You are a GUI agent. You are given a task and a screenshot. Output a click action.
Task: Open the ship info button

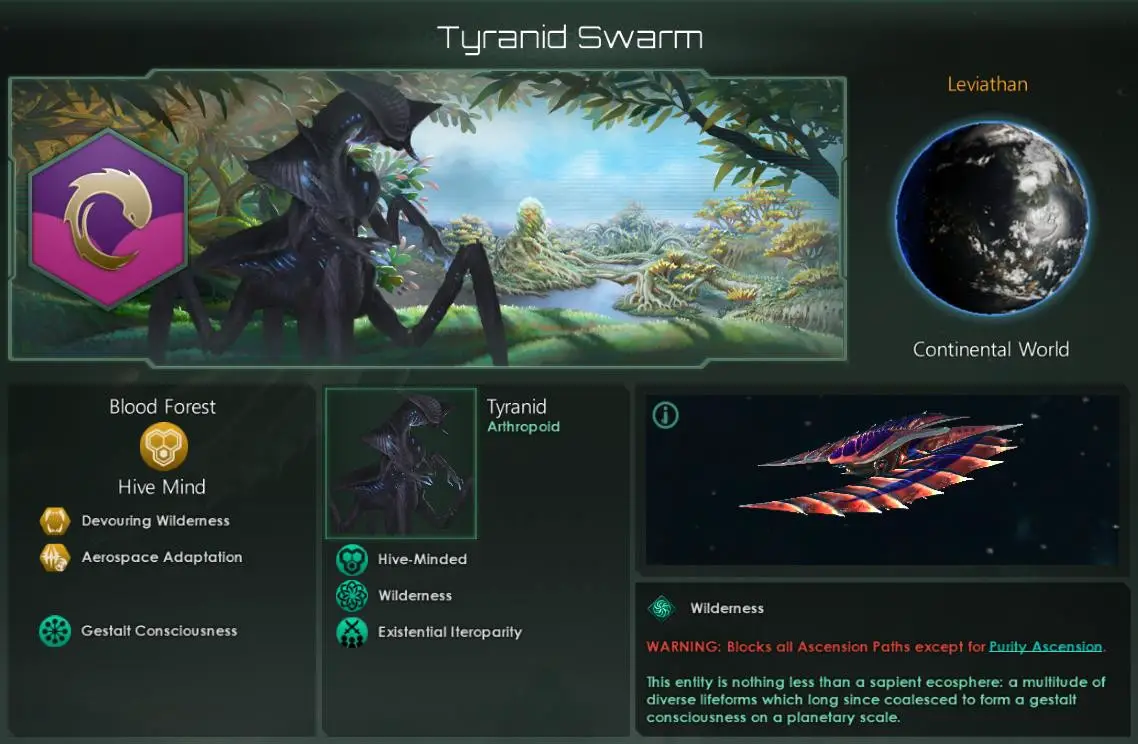pos(665,415)
